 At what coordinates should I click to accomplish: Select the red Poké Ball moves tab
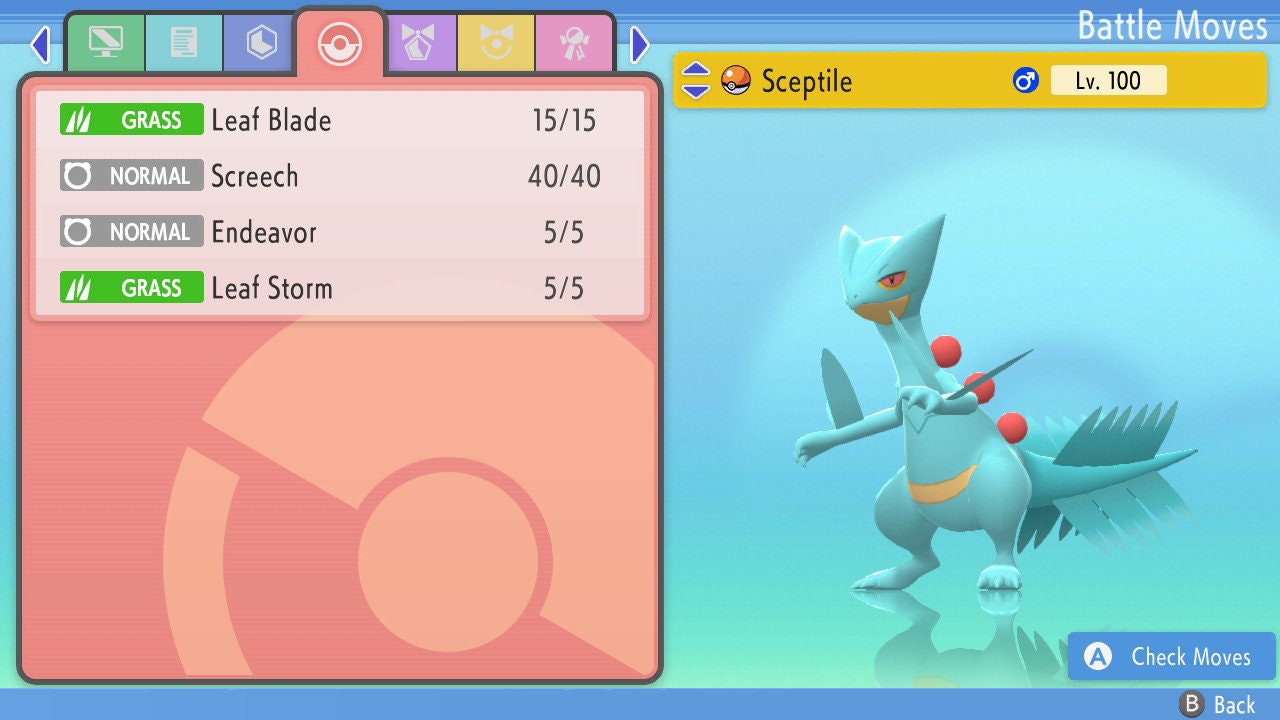(x=340, y=44)
